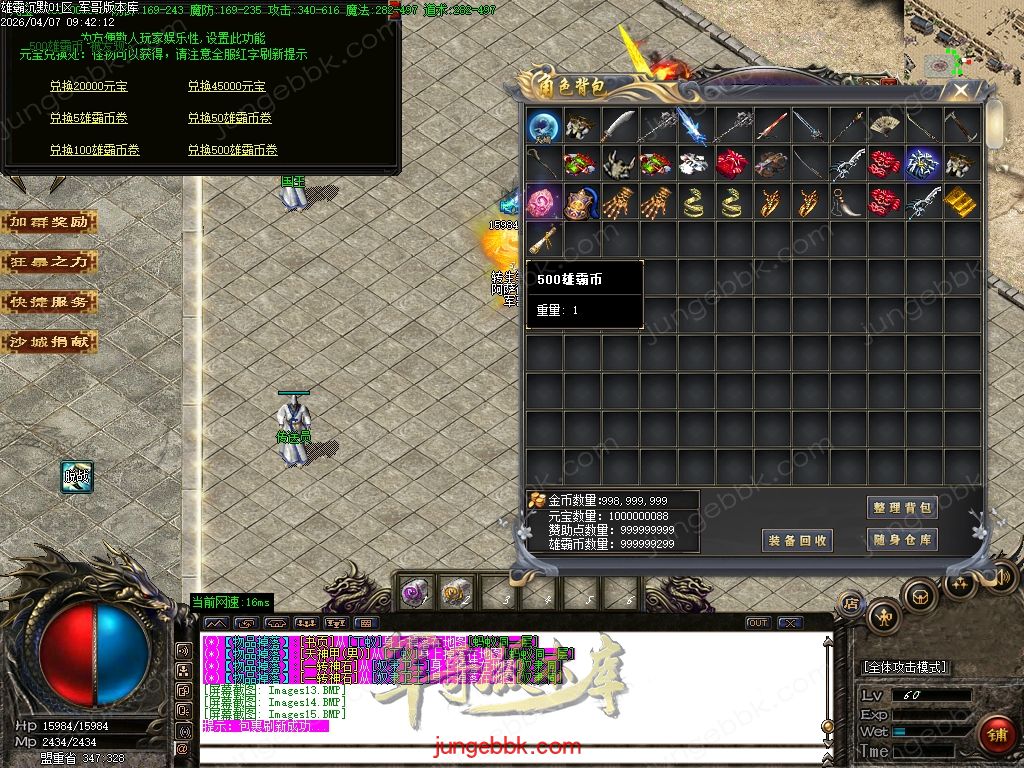Close the 角色背包 inventory window

pos(960,91)
